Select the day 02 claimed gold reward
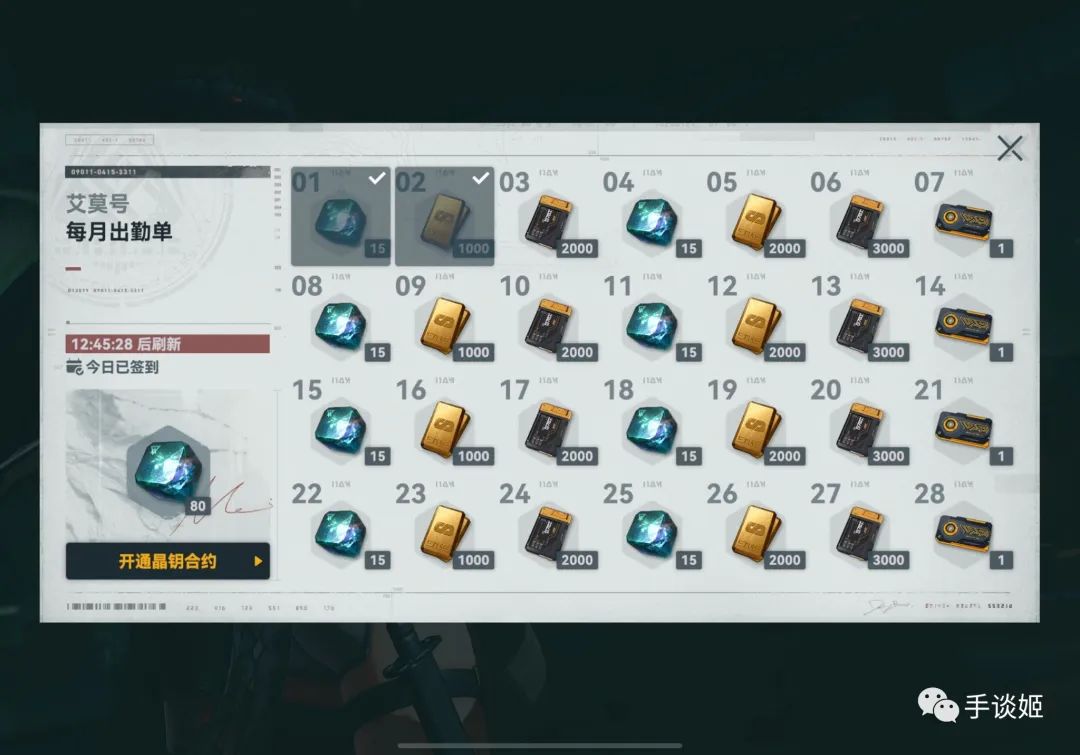Screen dimensions: 1080x755 (x=444, y=217)
